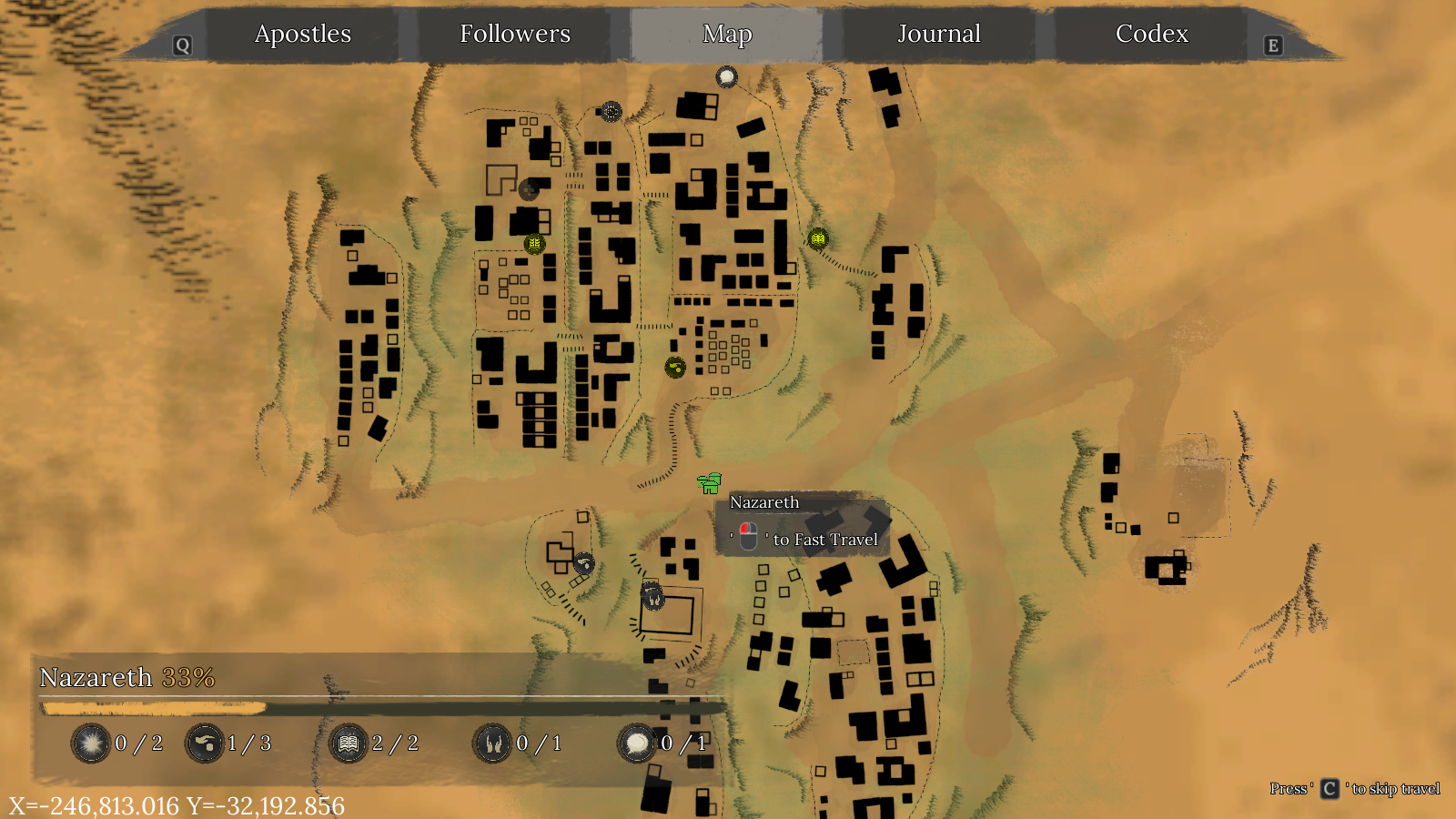Select the Map tab
Viewport: 1456px width, 819px height.
[727, 35]
